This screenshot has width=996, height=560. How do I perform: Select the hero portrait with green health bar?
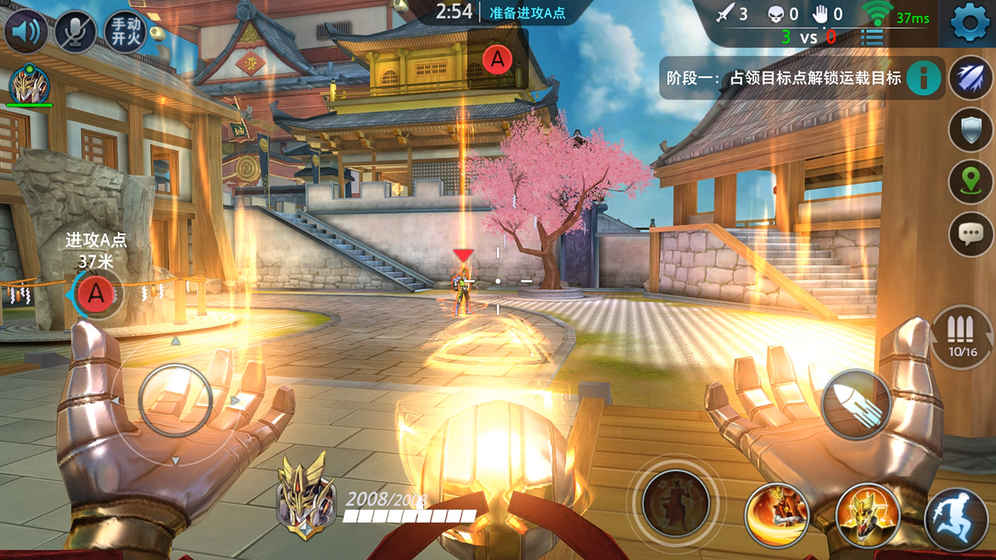pos(29,88)
